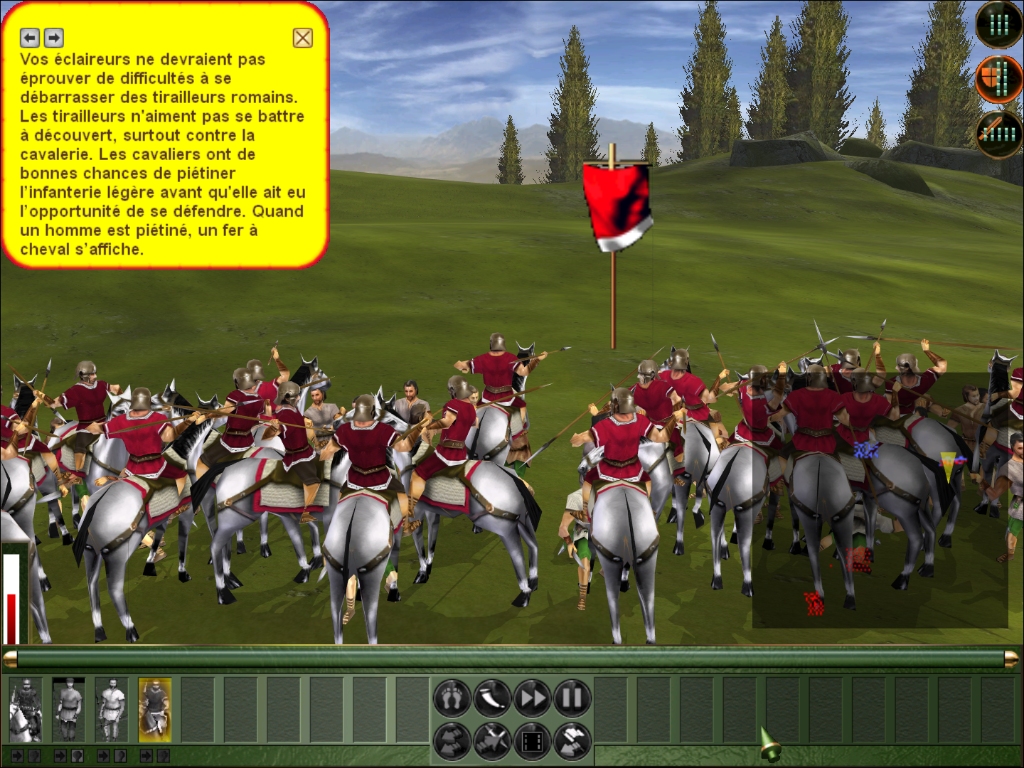Screen dimensions: 1024x768
Task: Click the film strip replay button
Action: [x=532, y=741]
